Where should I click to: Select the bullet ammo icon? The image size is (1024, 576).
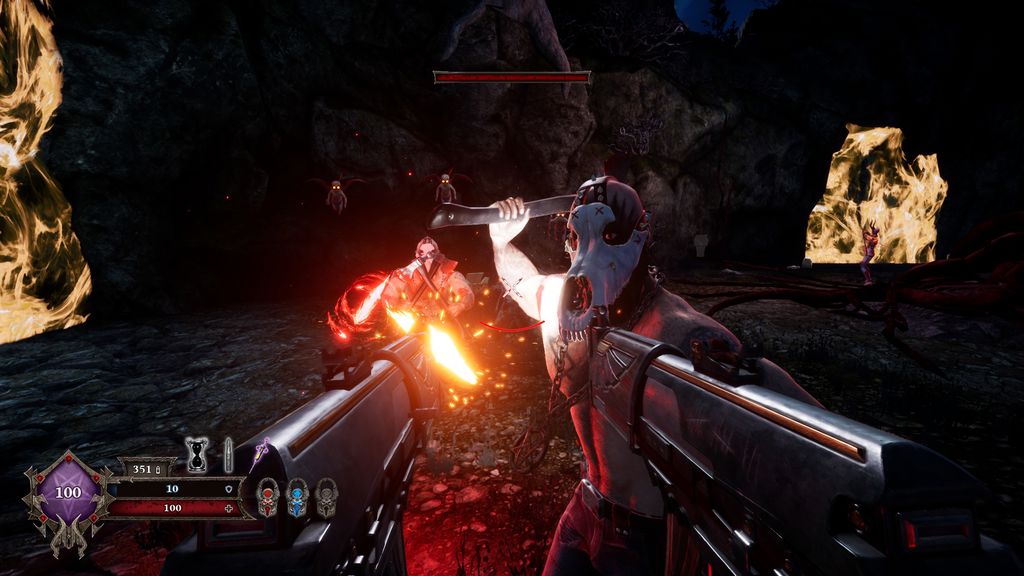click(228, 453)
